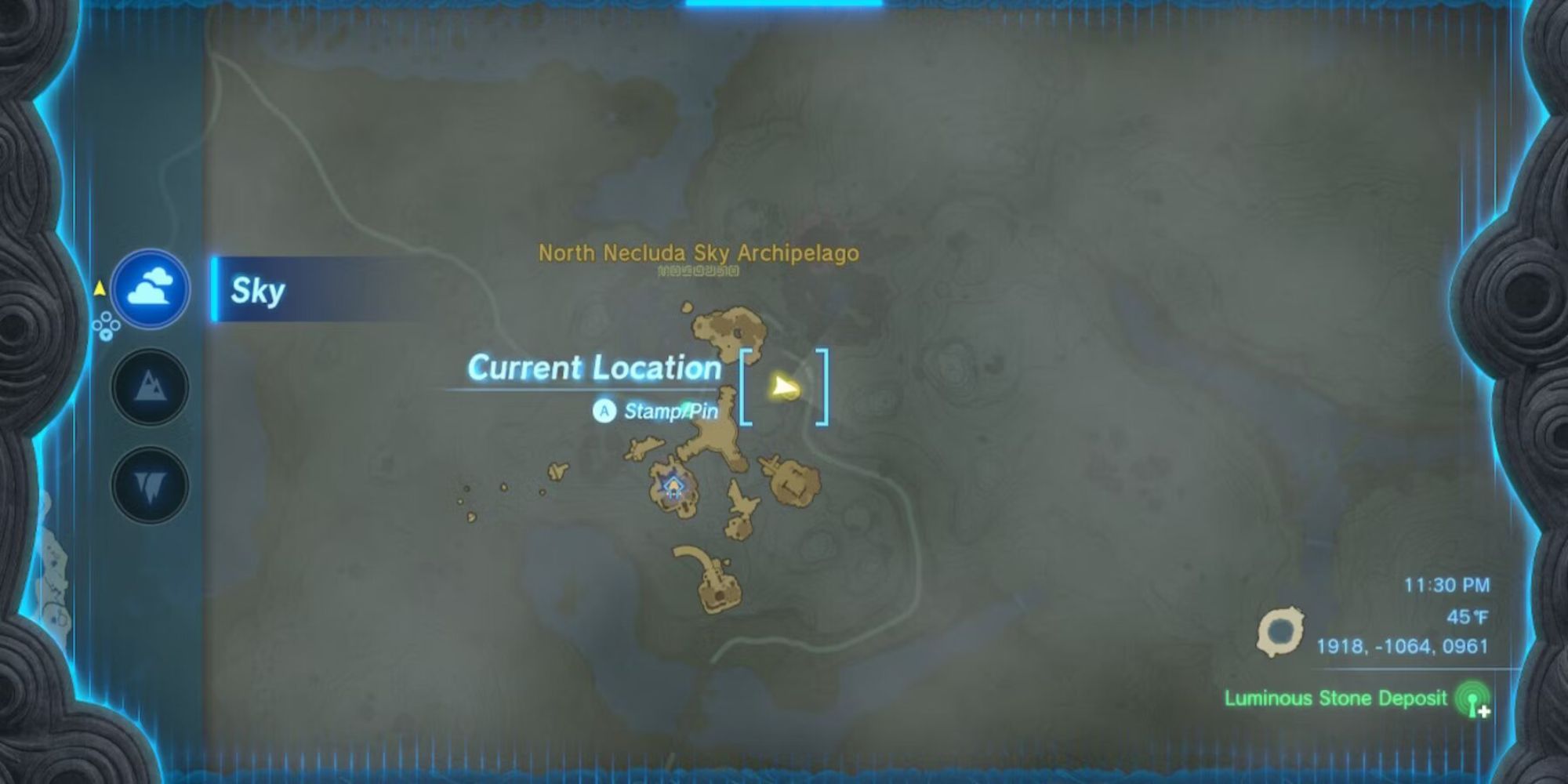Select the stalactite symbol on the Depths button
Viewport: 1568px width, 784px height.
click(x=151, y=485)
